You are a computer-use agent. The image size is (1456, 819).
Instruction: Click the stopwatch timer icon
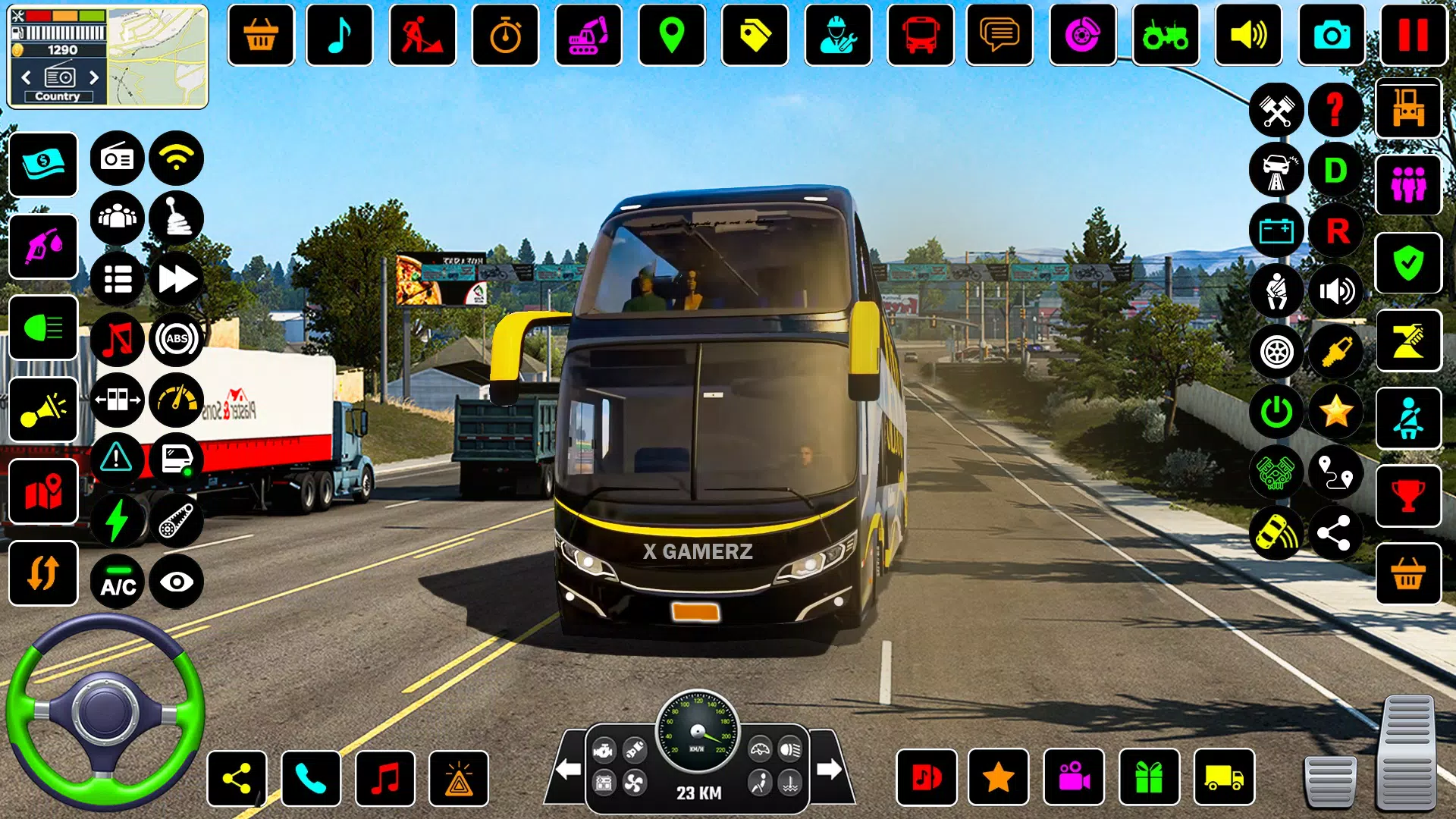click(x=505, y=35)
